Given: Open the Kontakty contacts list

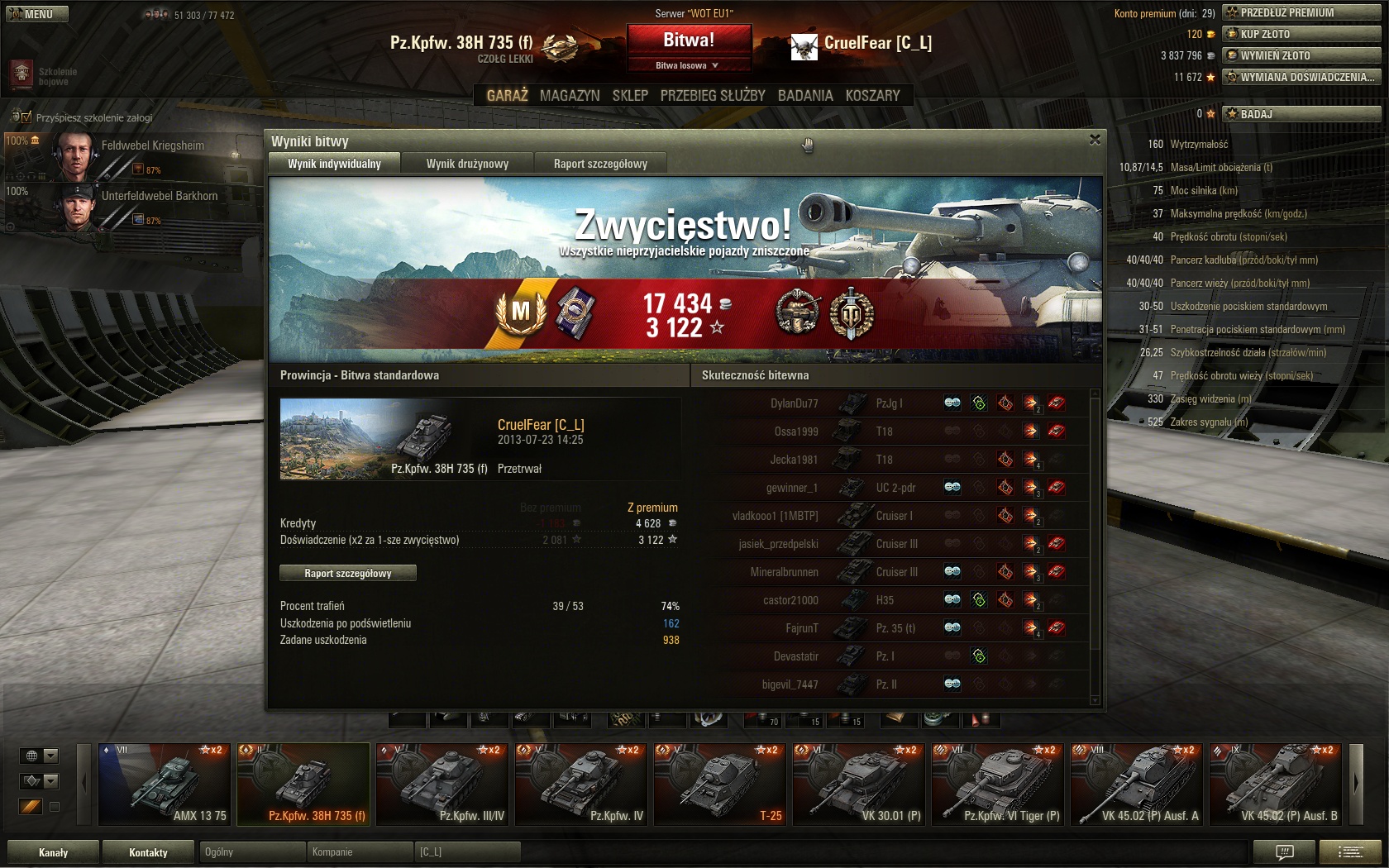Looking at the screenshot, I should coord(148,852).
